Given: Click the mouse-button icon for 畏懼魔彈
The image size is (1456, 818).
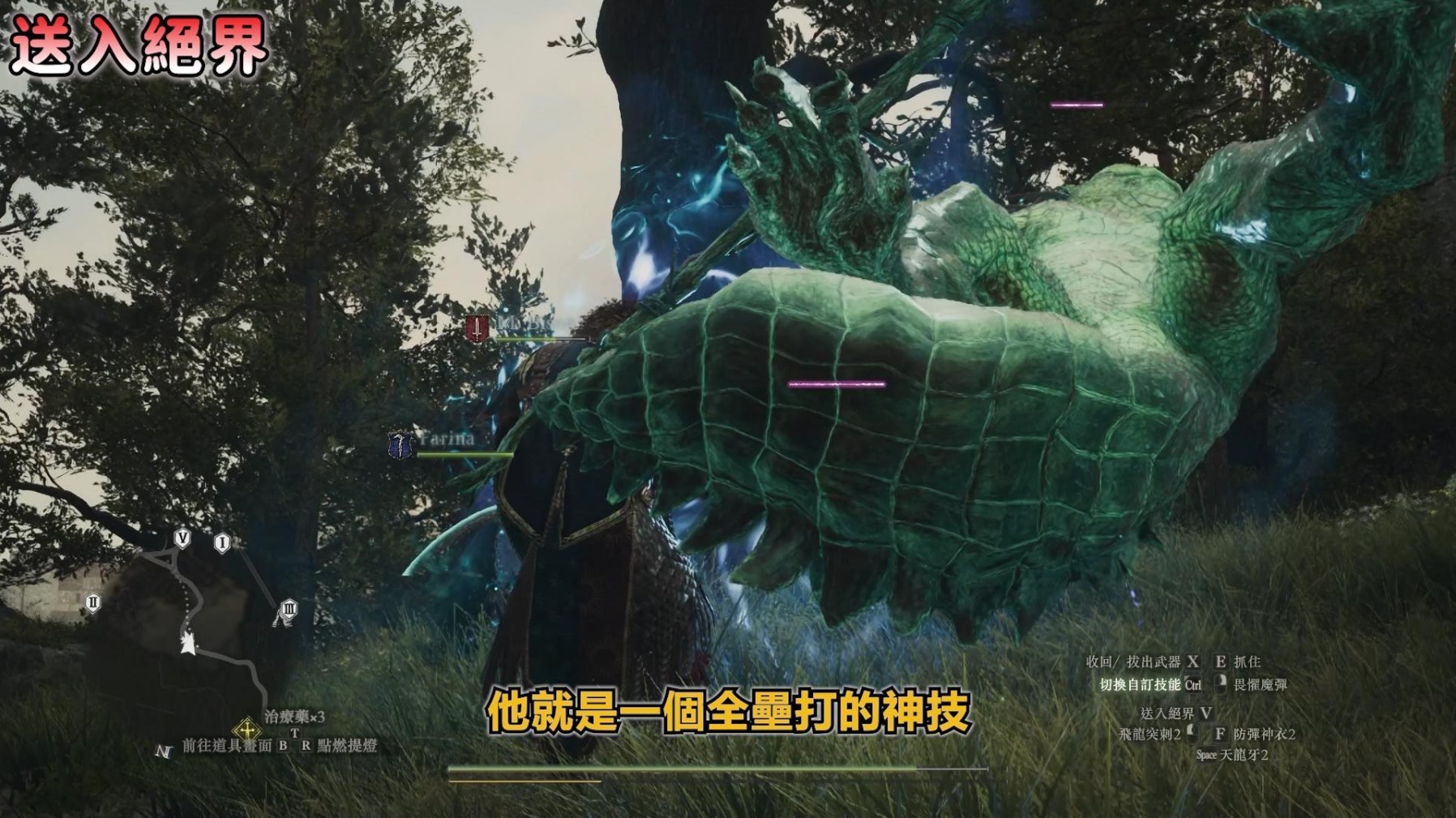Looking at the screenshot, I should pos(1222,685).
